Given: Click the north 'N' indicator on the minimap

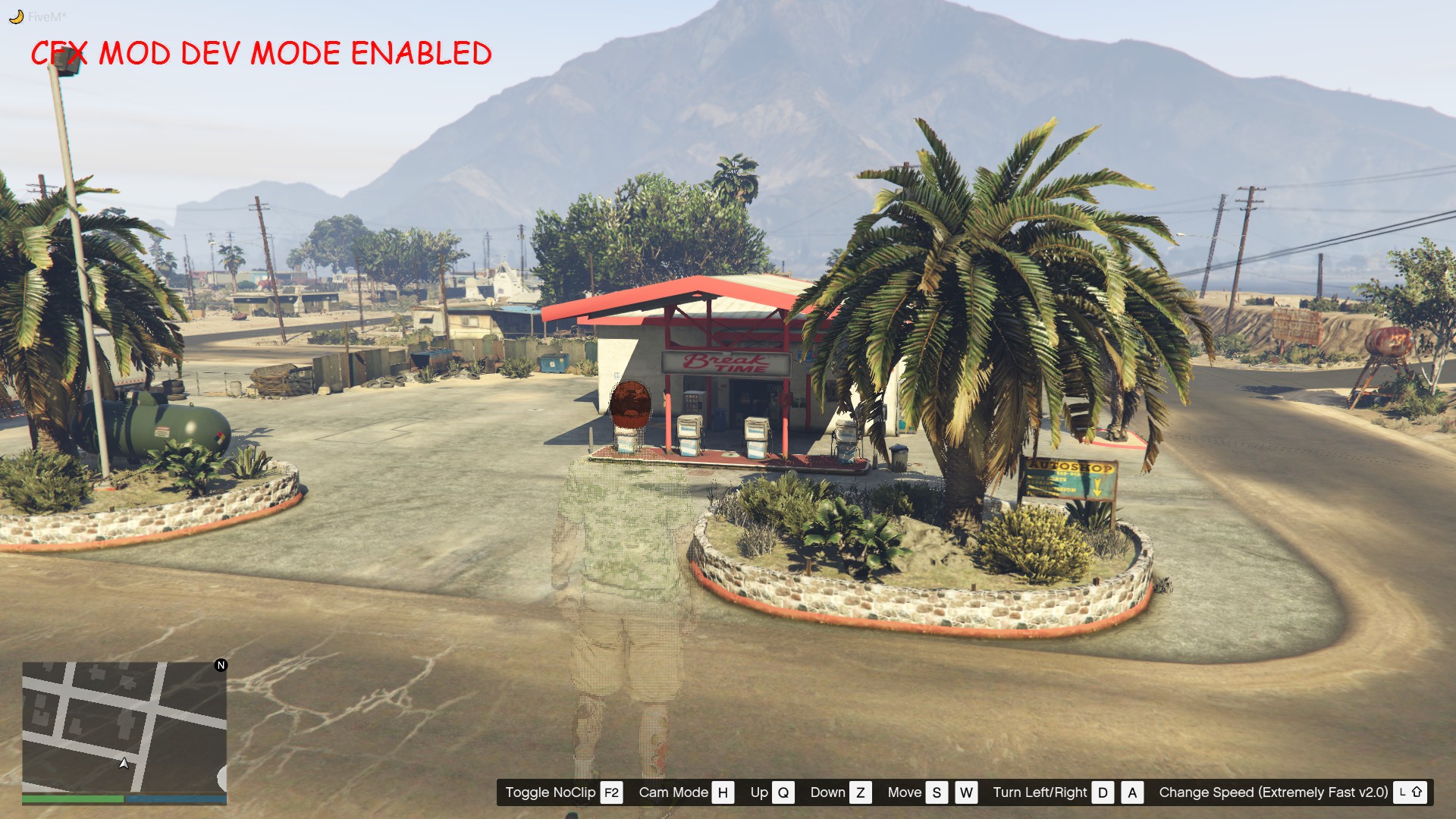Looking at the screenshot, I should click(221, 665).
